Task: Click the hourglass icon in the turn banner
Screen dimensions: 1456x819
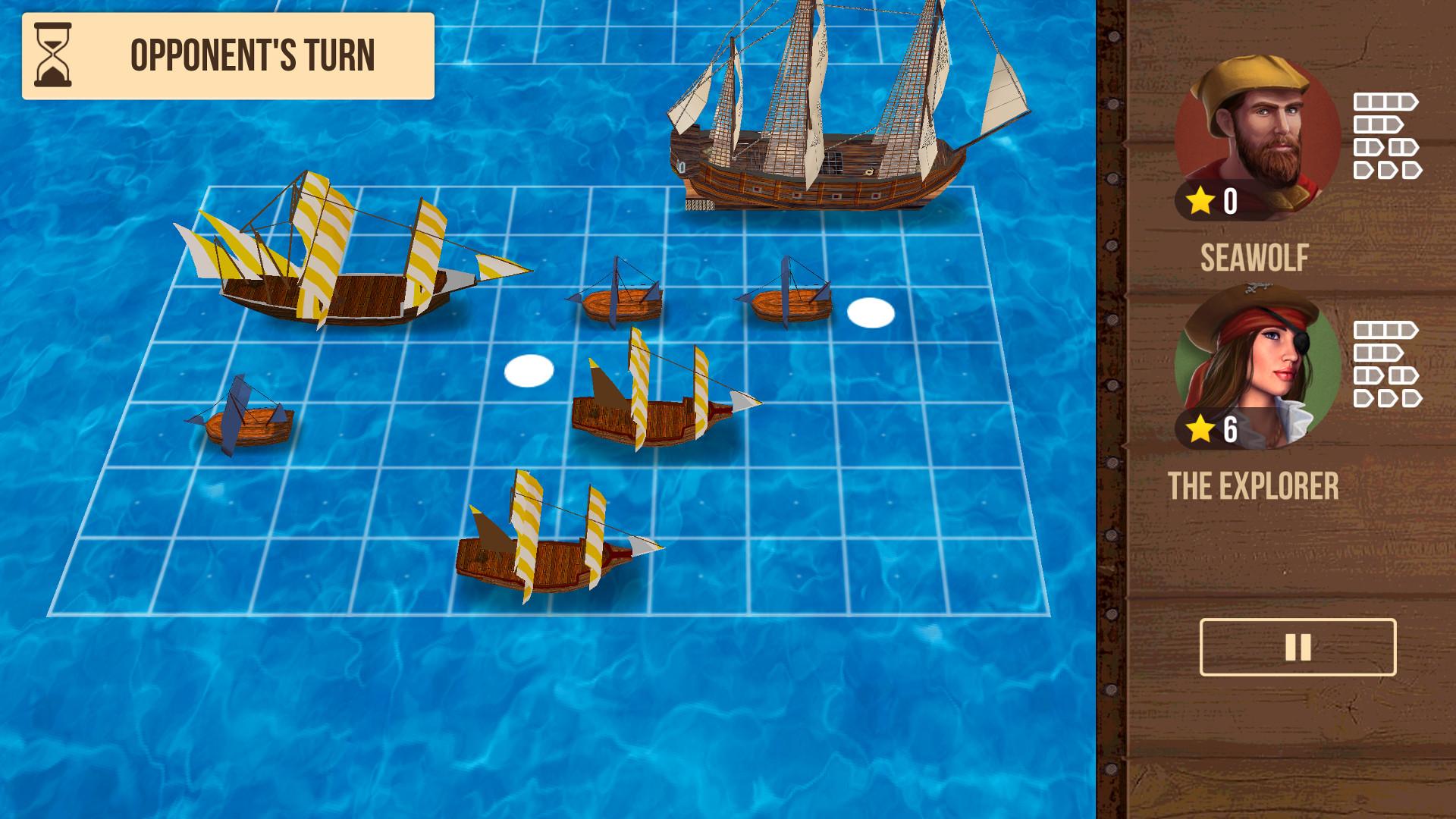Action: point(52,55)
